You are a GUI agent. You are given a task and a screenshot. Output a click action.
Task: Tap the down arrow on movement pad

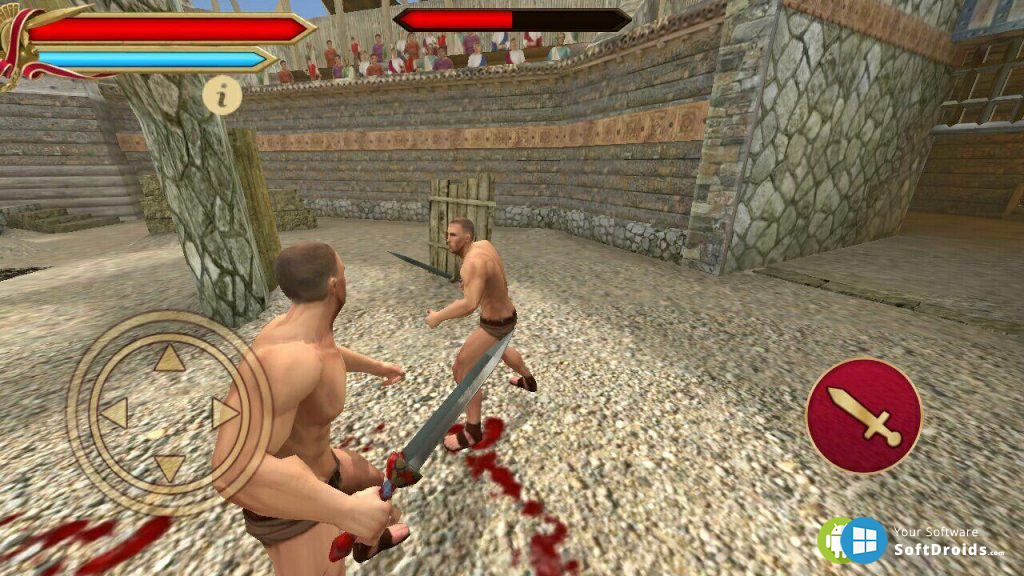pyautogui.click(x=170, y=466)
